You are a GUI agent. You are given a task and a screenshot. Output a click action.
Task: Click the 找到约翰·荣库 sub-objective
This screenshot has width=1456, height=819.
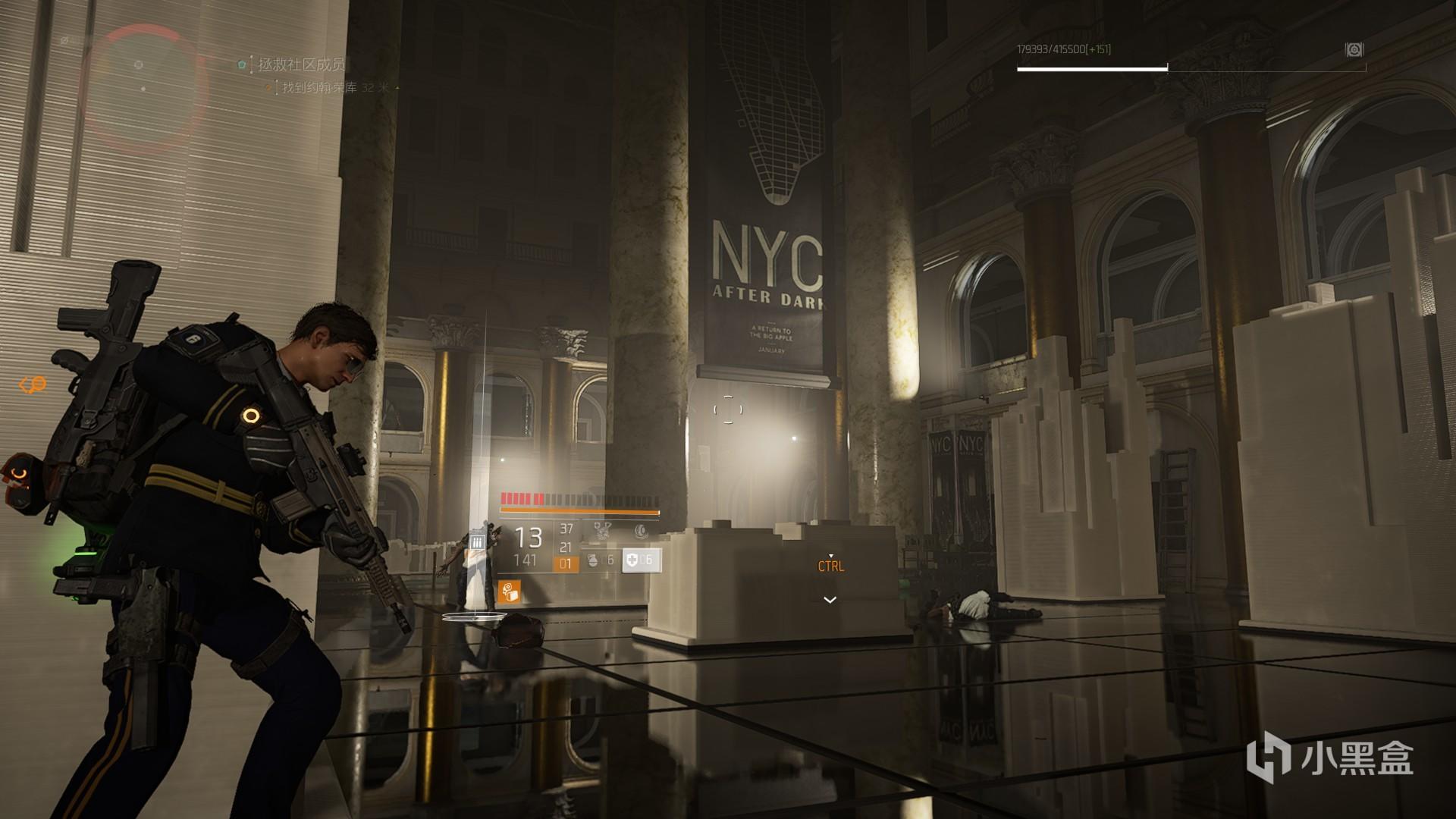(x=319, y=88)
